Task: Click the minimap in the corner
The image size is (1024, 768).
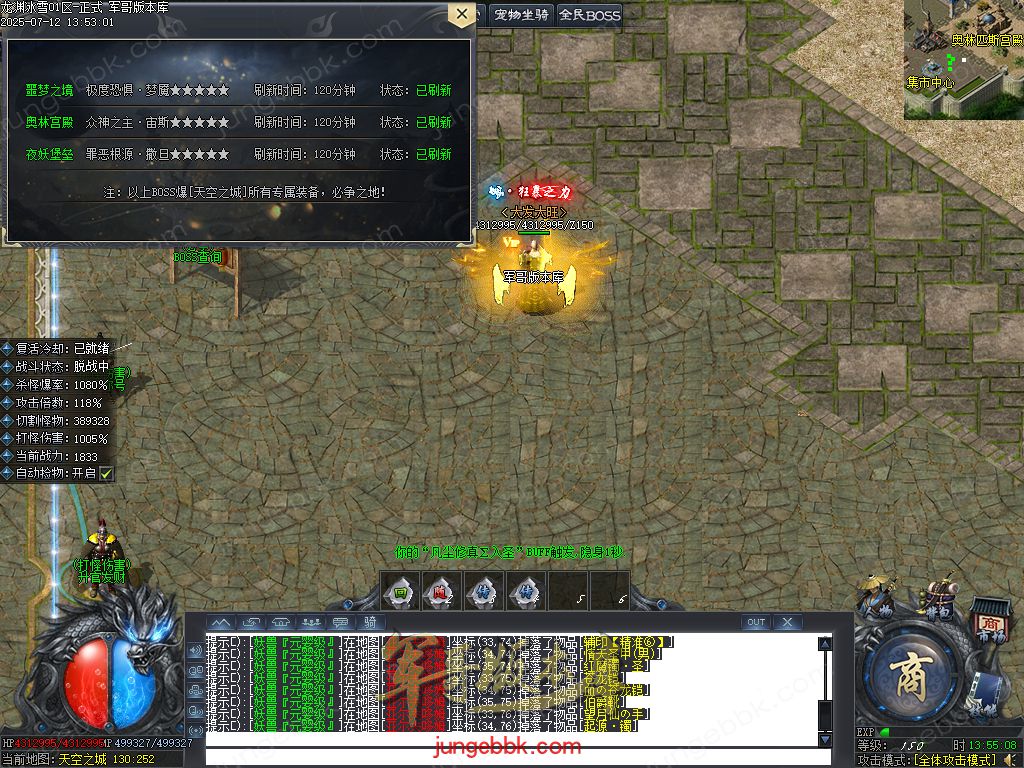Action: (964, 59)
